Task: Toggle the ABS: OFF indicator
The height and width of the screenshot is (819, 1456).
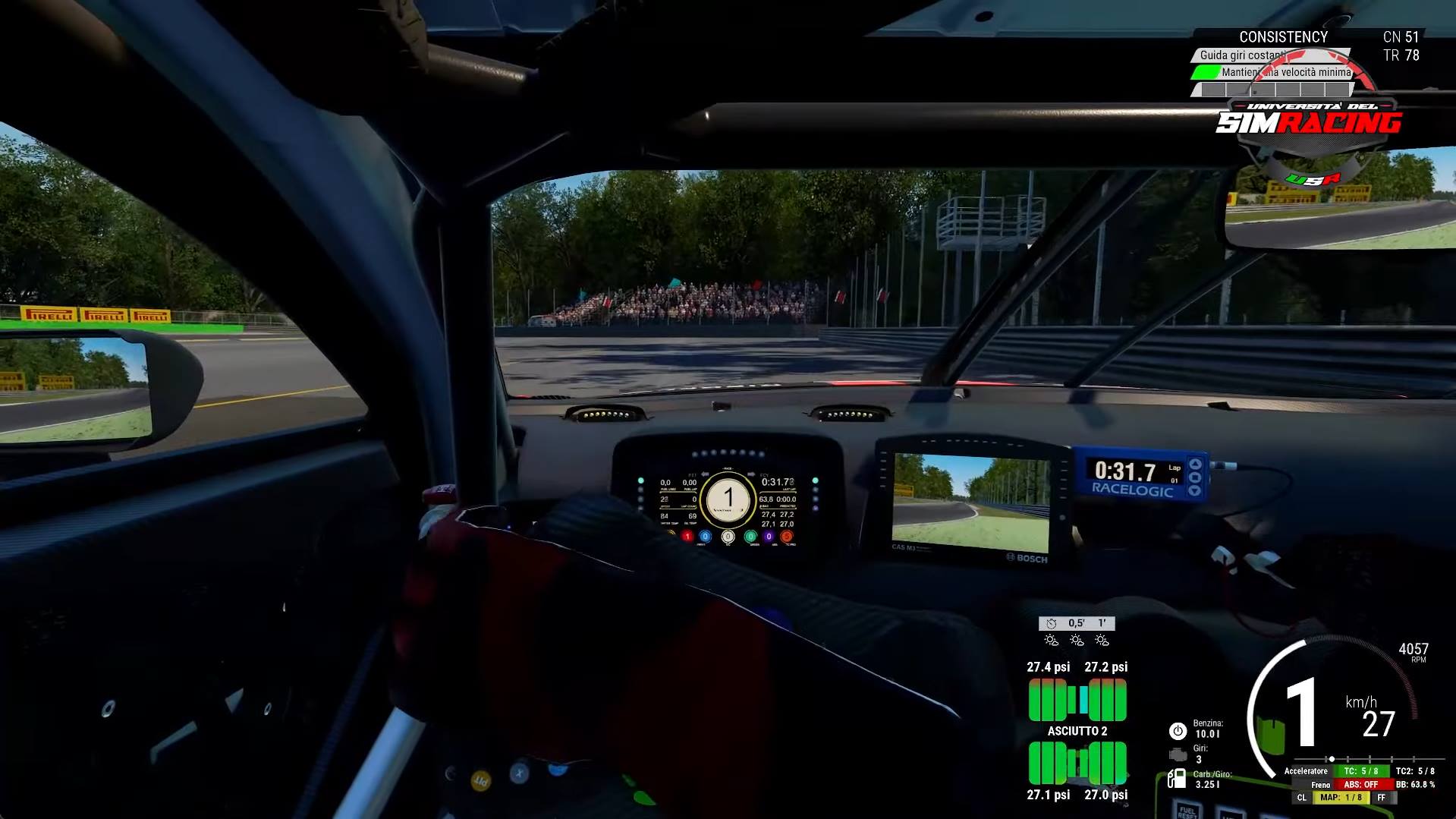Action: click(1360, 784)
